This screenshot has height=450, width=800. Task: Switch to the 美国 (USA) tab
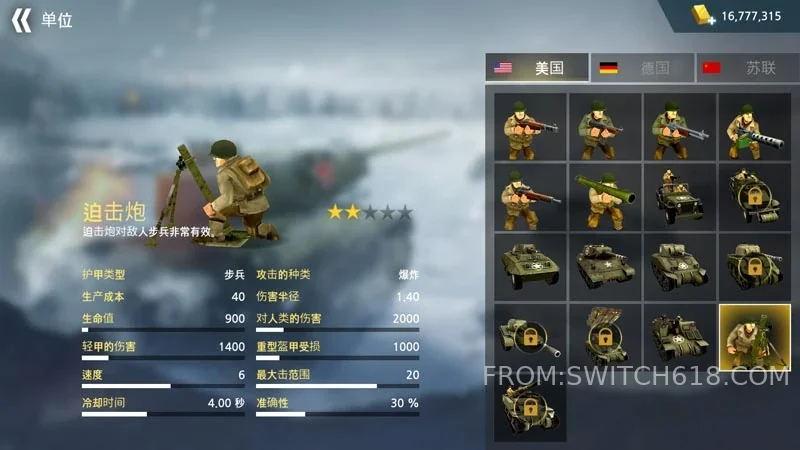[x=537, y=68]
